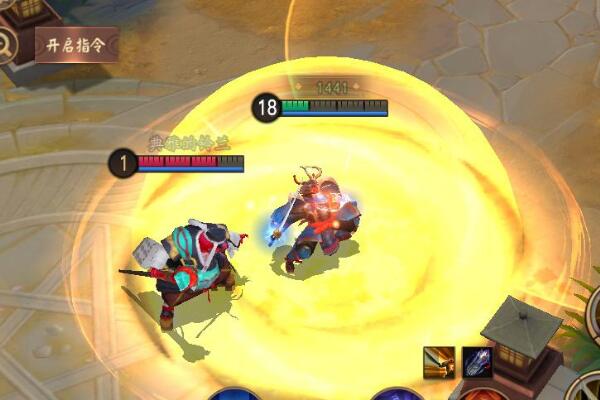Image resolution: width=600 pixels, height=400 pixels.
Task: Activate the blue crystal claw item icon
Action: (475, 360)
